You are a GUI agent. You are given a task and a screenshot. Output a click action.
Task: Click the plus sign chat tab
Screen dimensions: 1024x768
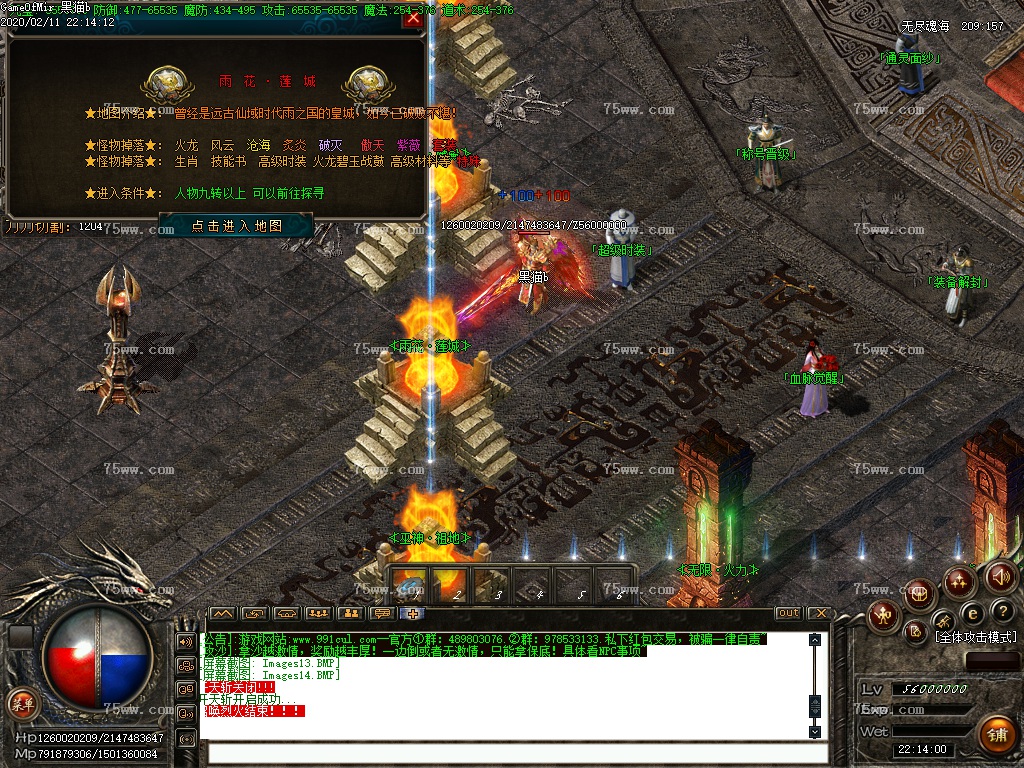coord(413,613)
